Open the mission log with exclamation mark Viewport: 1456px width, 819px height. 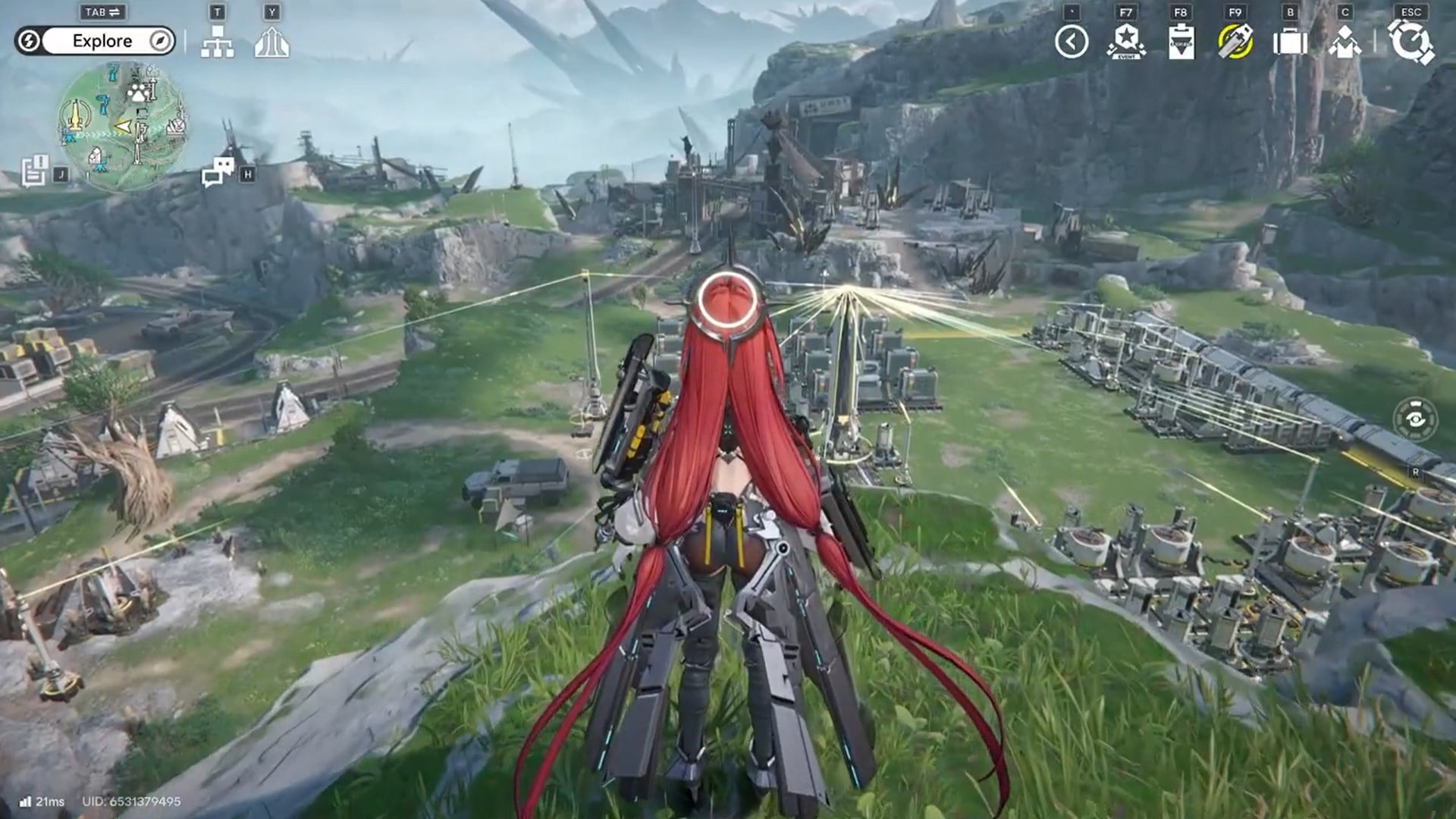[x=35, y=171]
